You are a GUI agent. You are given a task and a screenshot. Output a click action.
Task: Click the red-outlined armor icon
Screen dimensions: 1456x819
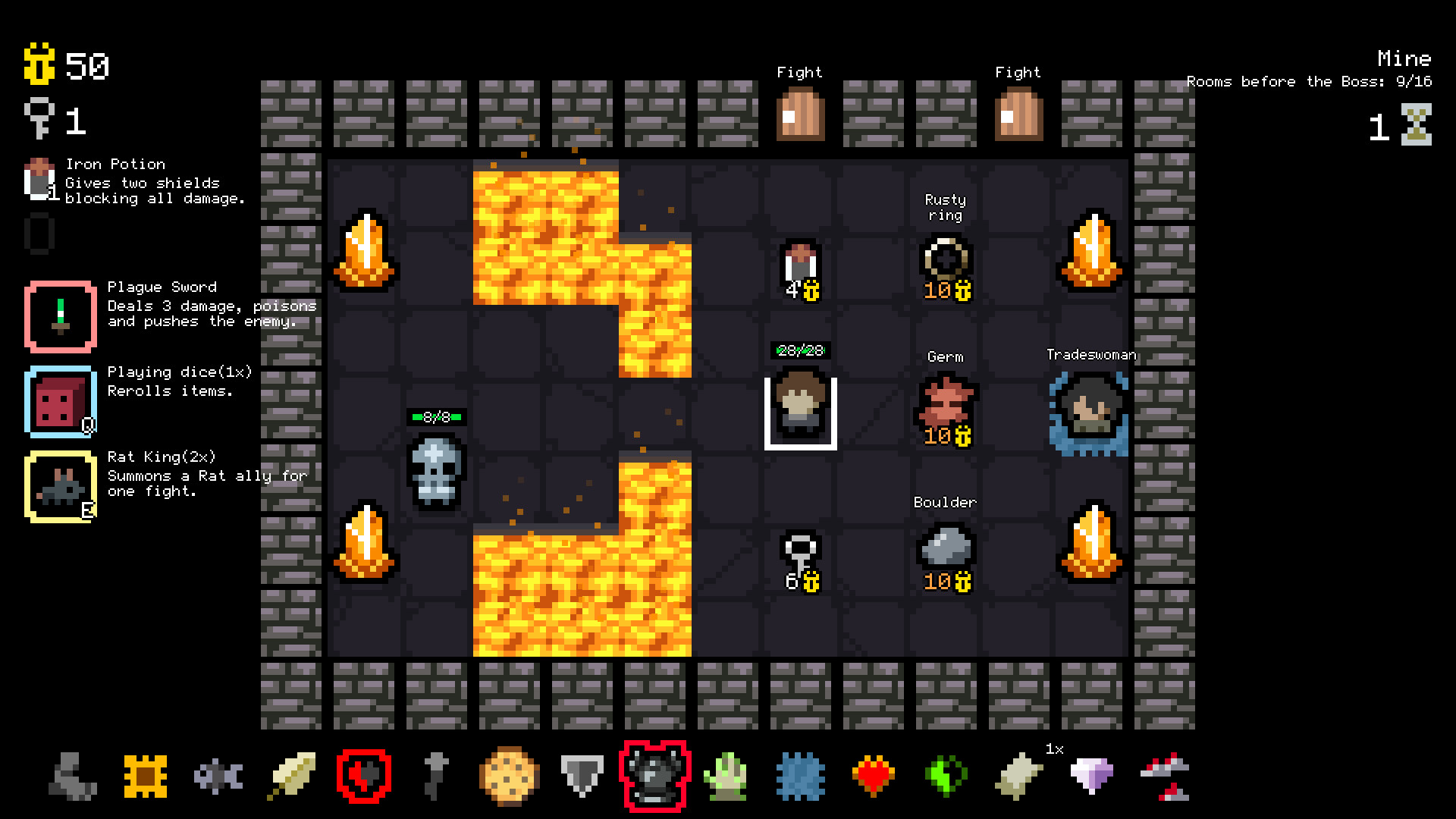655,775
